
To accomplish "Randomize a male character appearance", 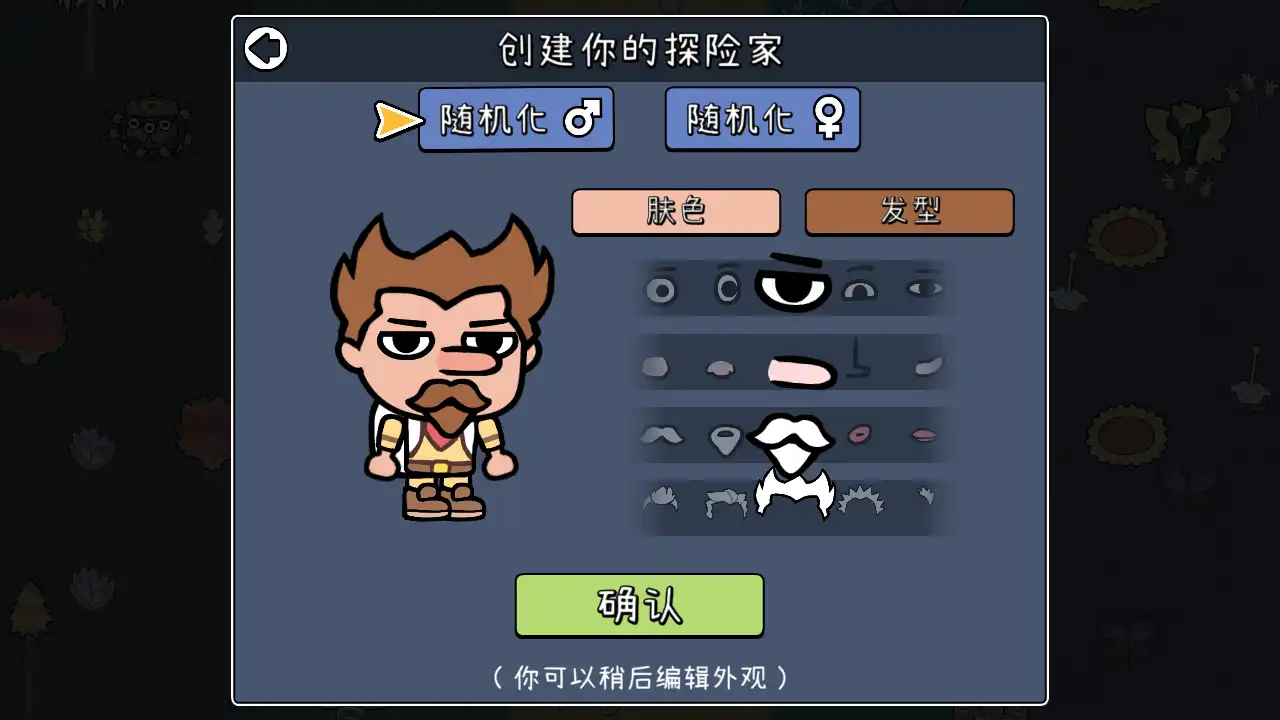I will coord(516,117).
